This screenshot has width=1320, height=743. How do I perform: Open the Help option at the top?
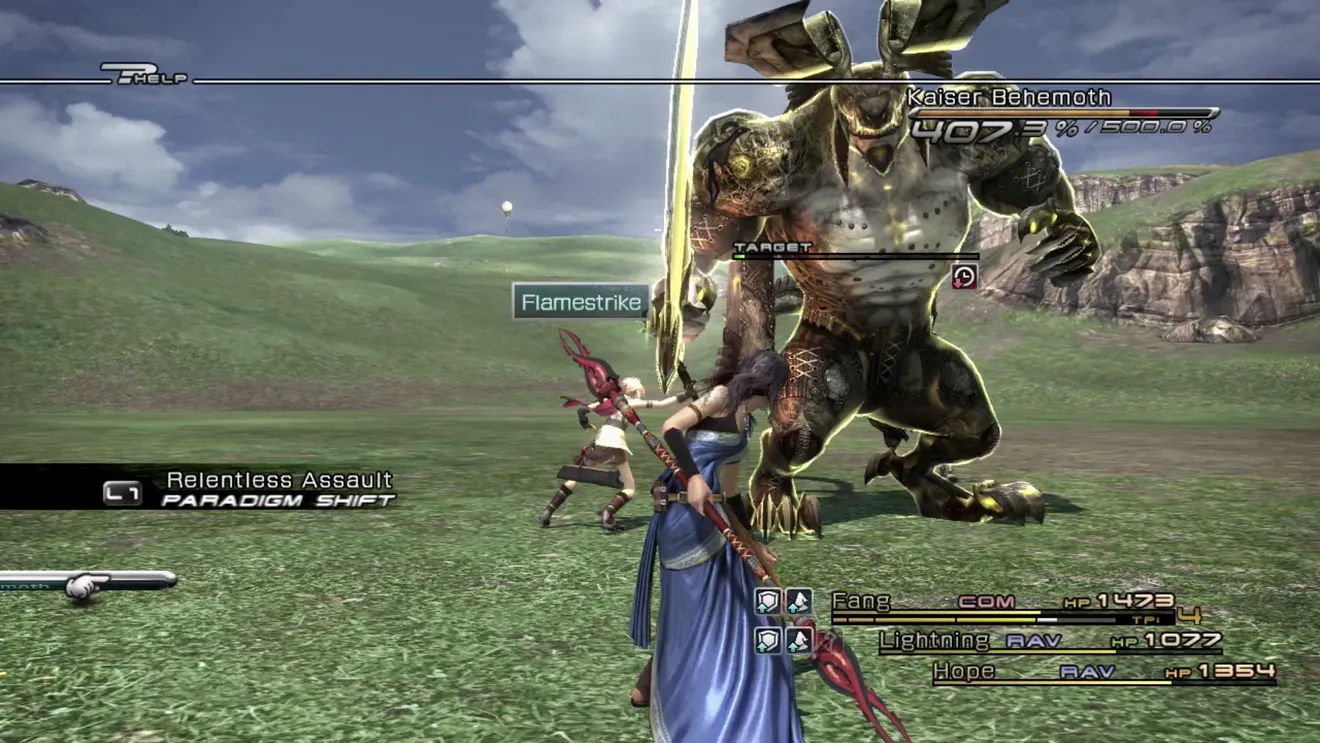145,73
